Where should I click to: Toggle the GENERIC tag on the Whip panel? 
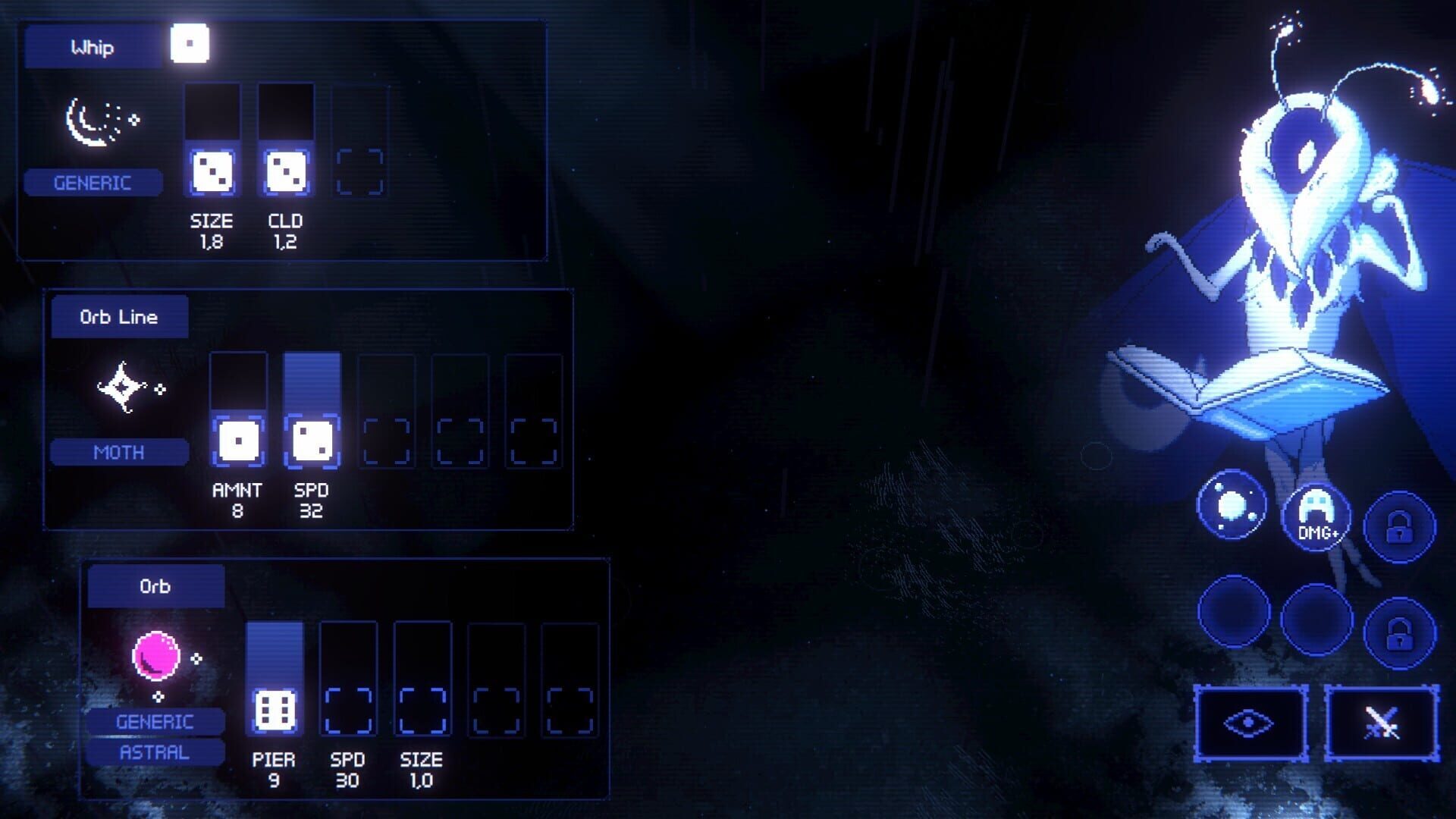click(93, 181)
